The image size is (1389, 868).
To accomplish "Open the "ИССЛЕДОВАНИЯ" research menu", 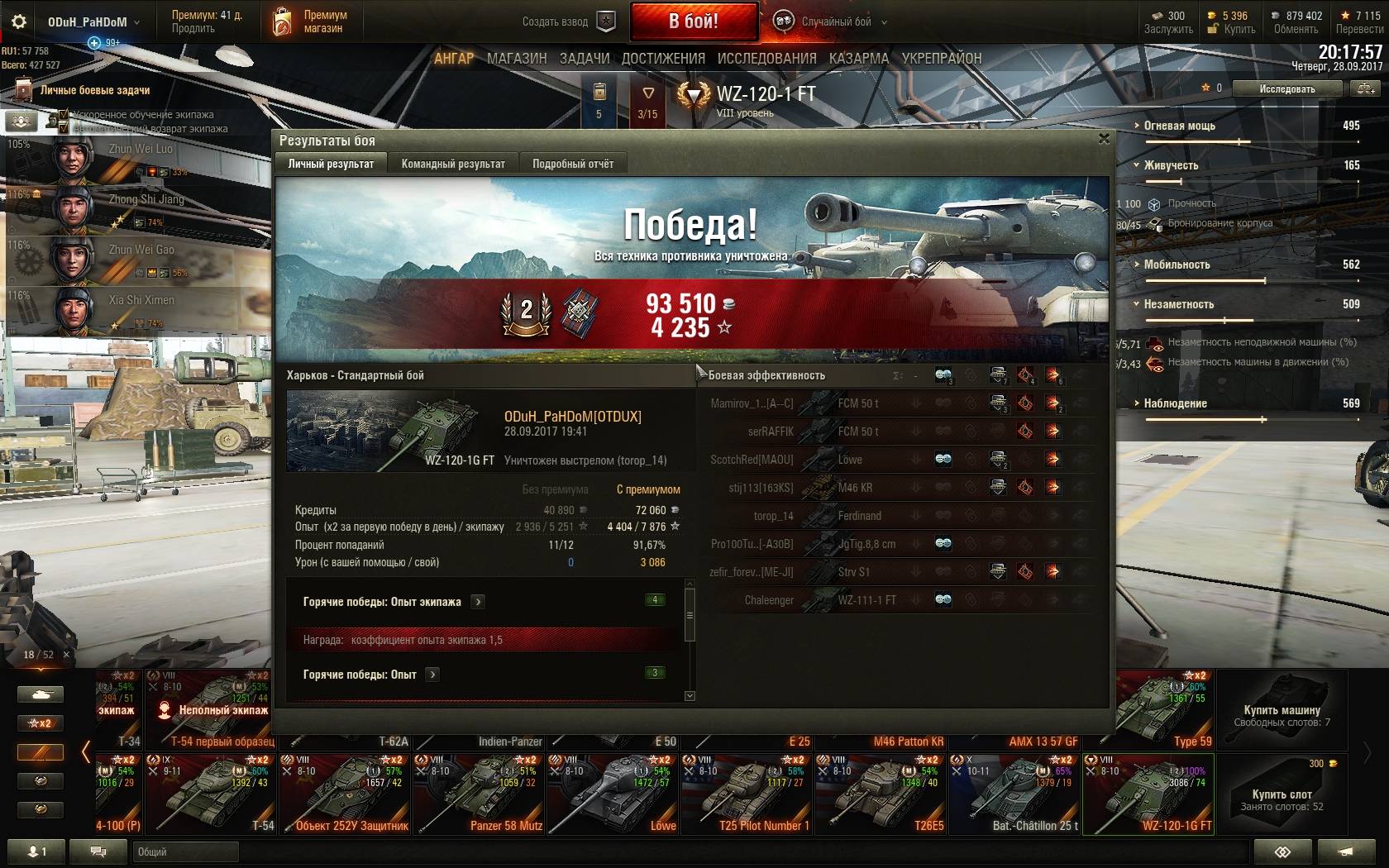I will coord(766,59).
